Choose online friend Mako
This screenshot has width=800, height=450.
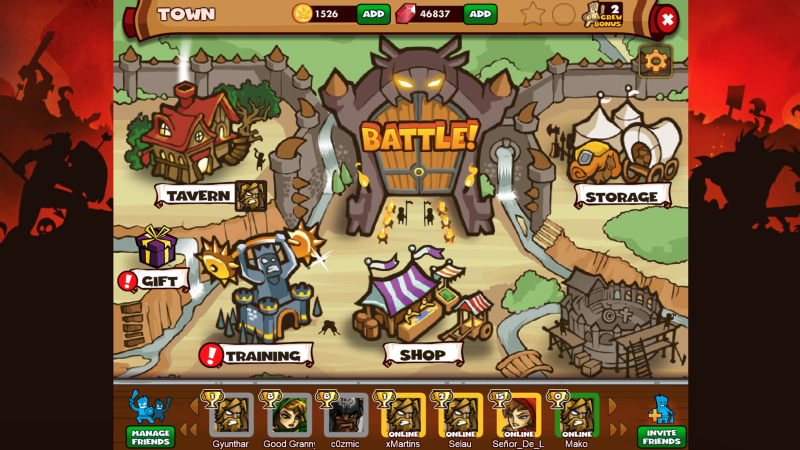click(x=577, y=416)
